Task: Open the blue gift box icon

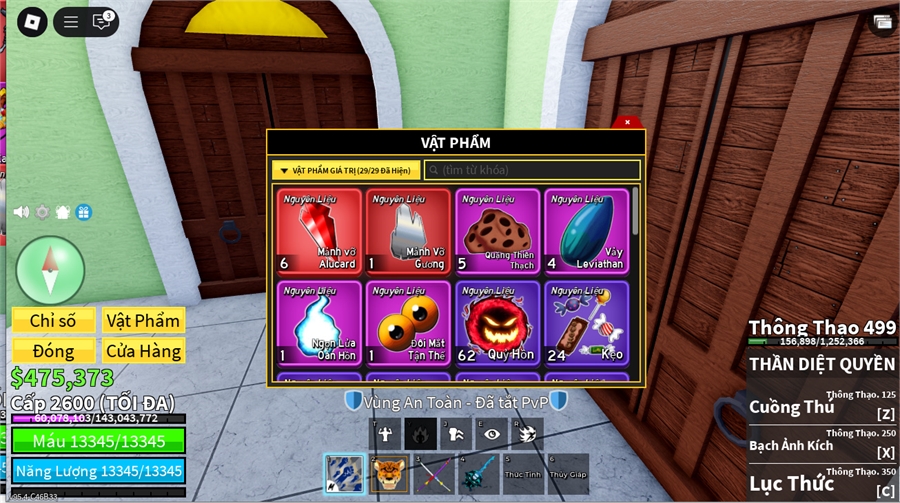Action: click(84, 212)
